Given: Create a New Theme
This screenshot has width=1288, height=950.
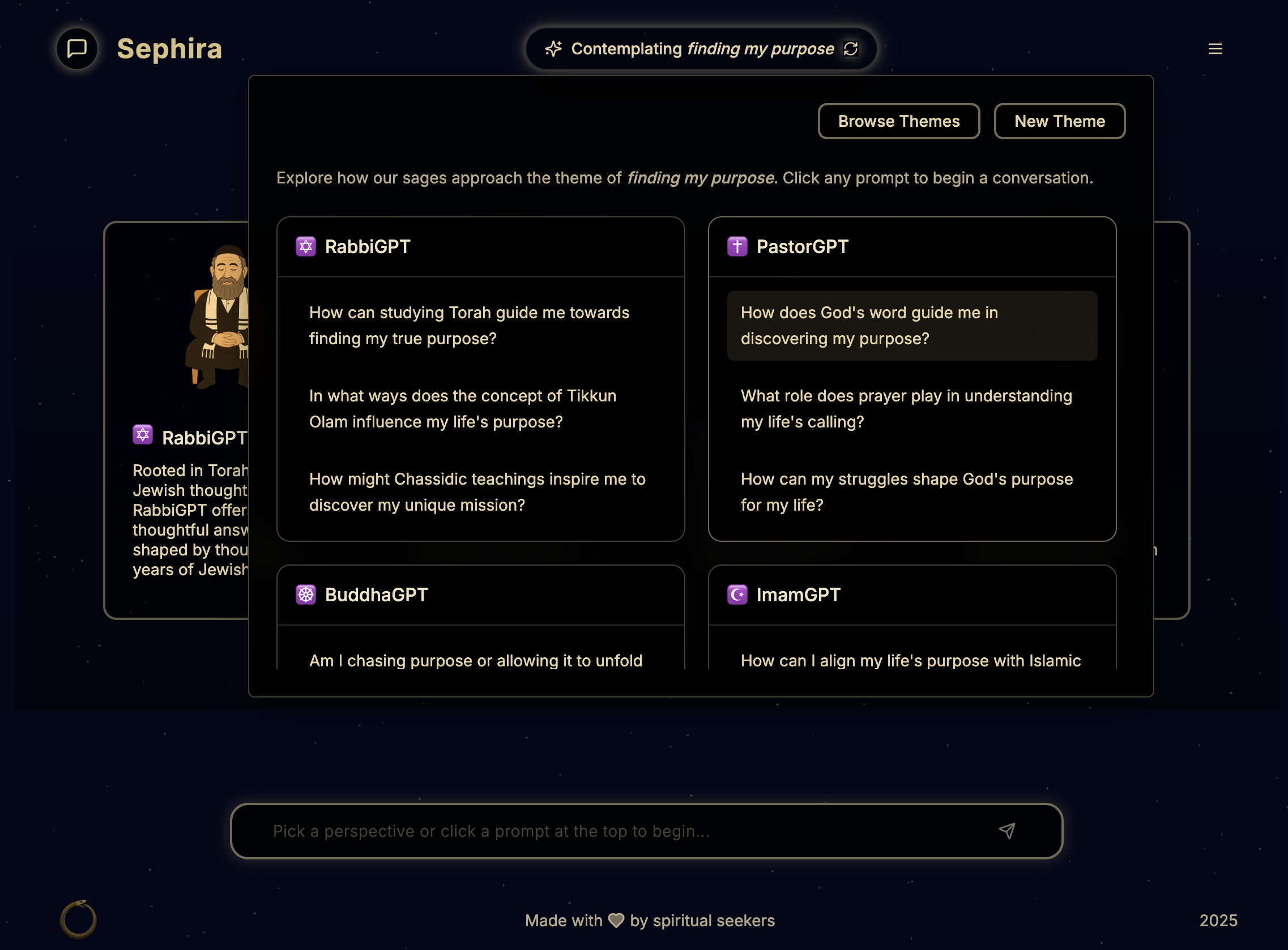Looking at the screenshot, I should pos(1059,121).
